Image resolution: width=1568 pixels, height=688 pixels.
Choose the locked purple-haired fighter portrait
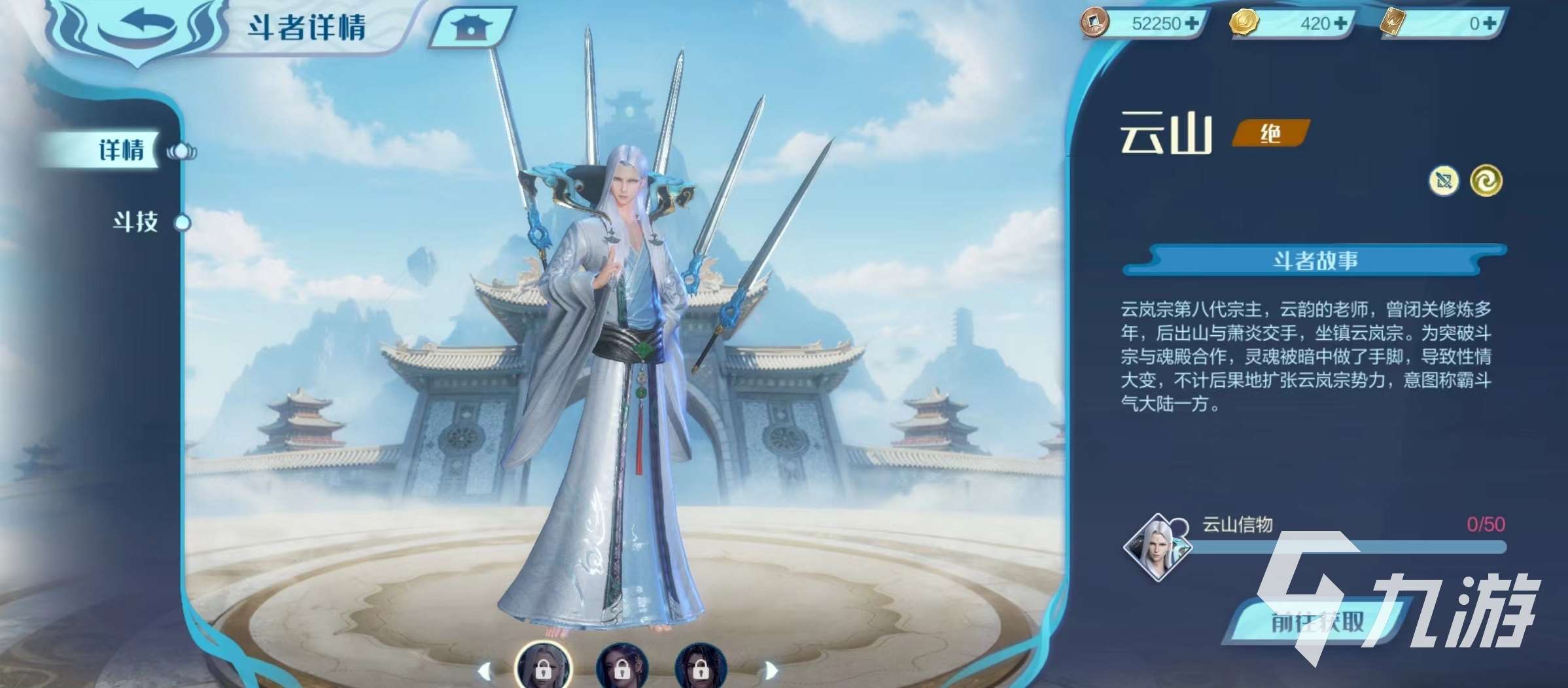click(621, 668)
